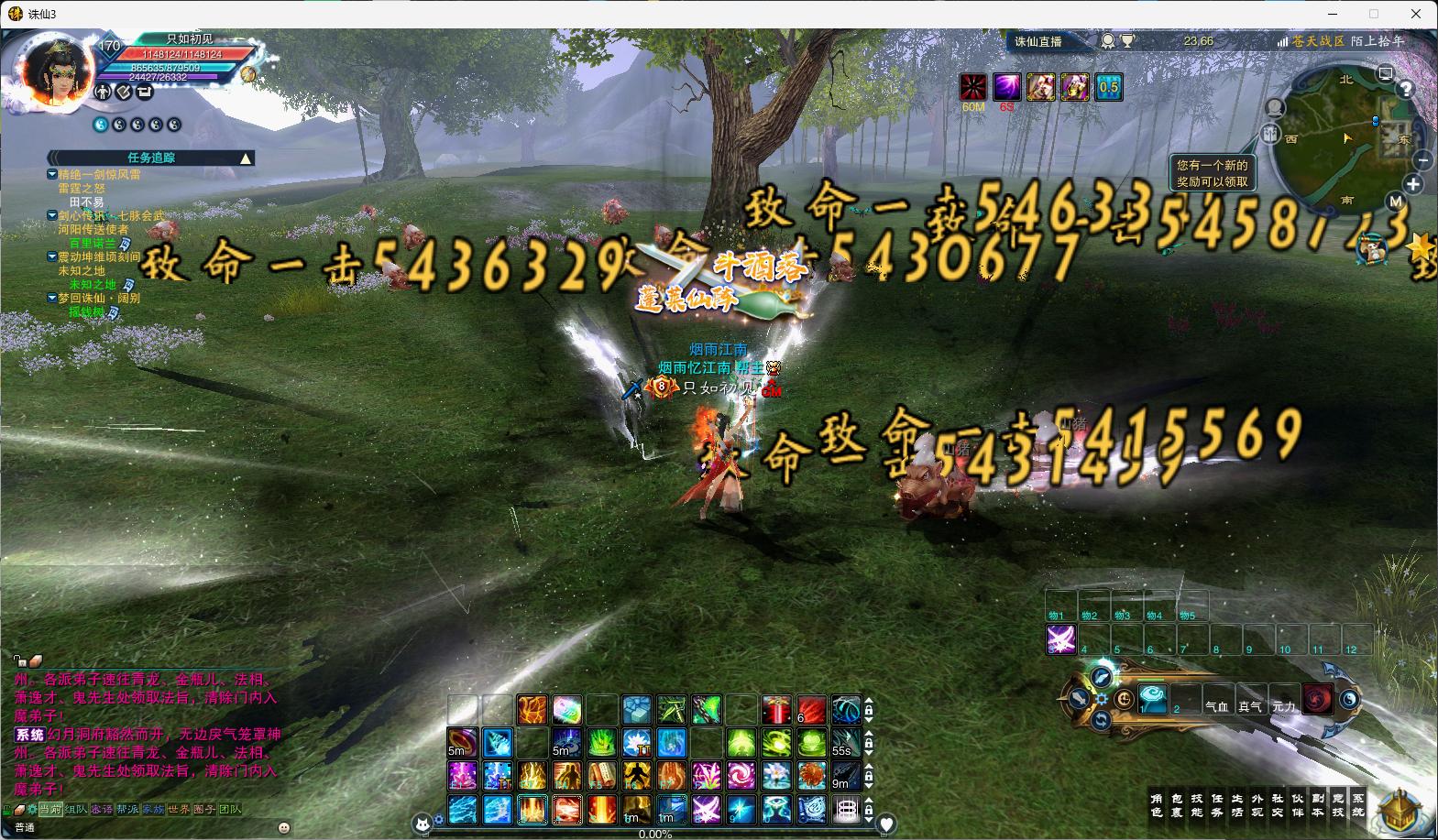Open the 角色 character menu
1438x840 pixels.
1157,805
